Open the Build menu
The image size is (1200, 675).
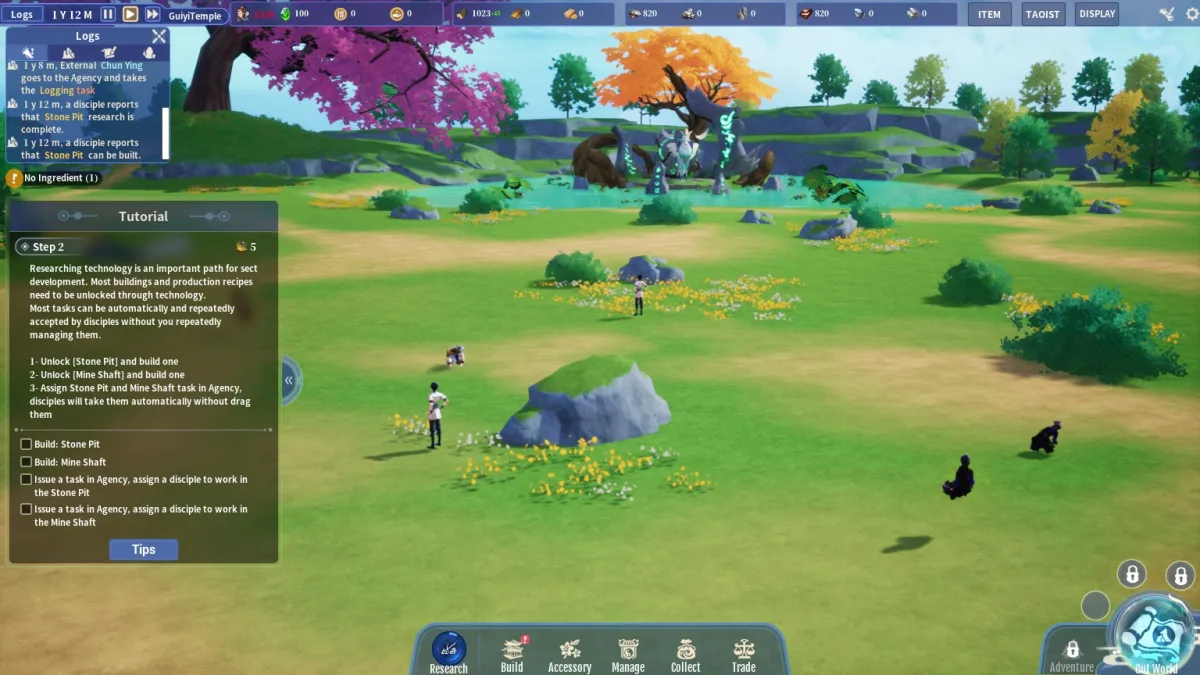512,654
